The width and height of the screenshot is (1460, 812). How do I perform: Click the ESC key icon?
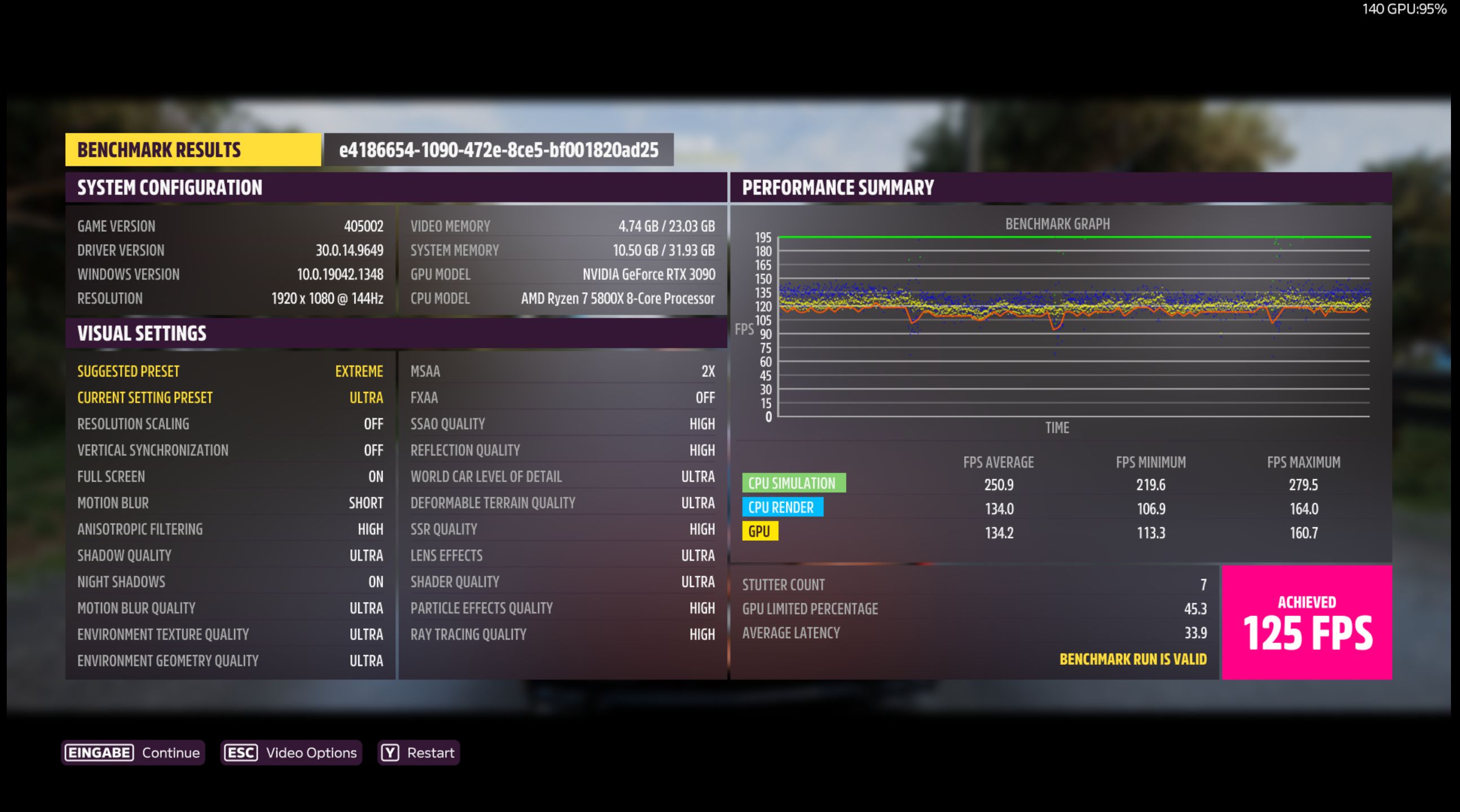(240, 752)
